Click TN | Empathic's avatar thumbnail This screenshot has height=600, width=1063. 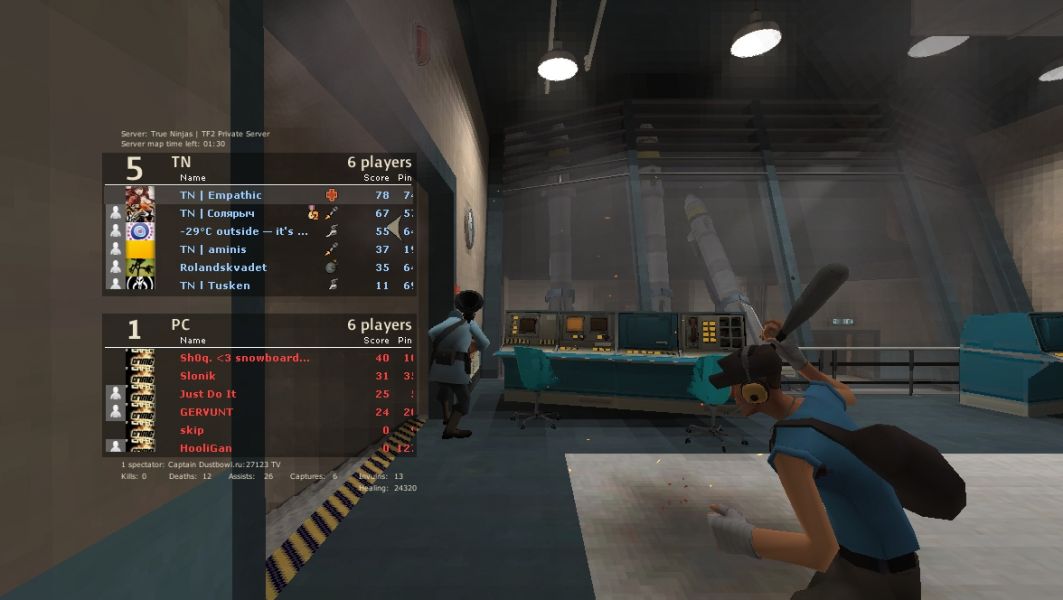point(140,195)
